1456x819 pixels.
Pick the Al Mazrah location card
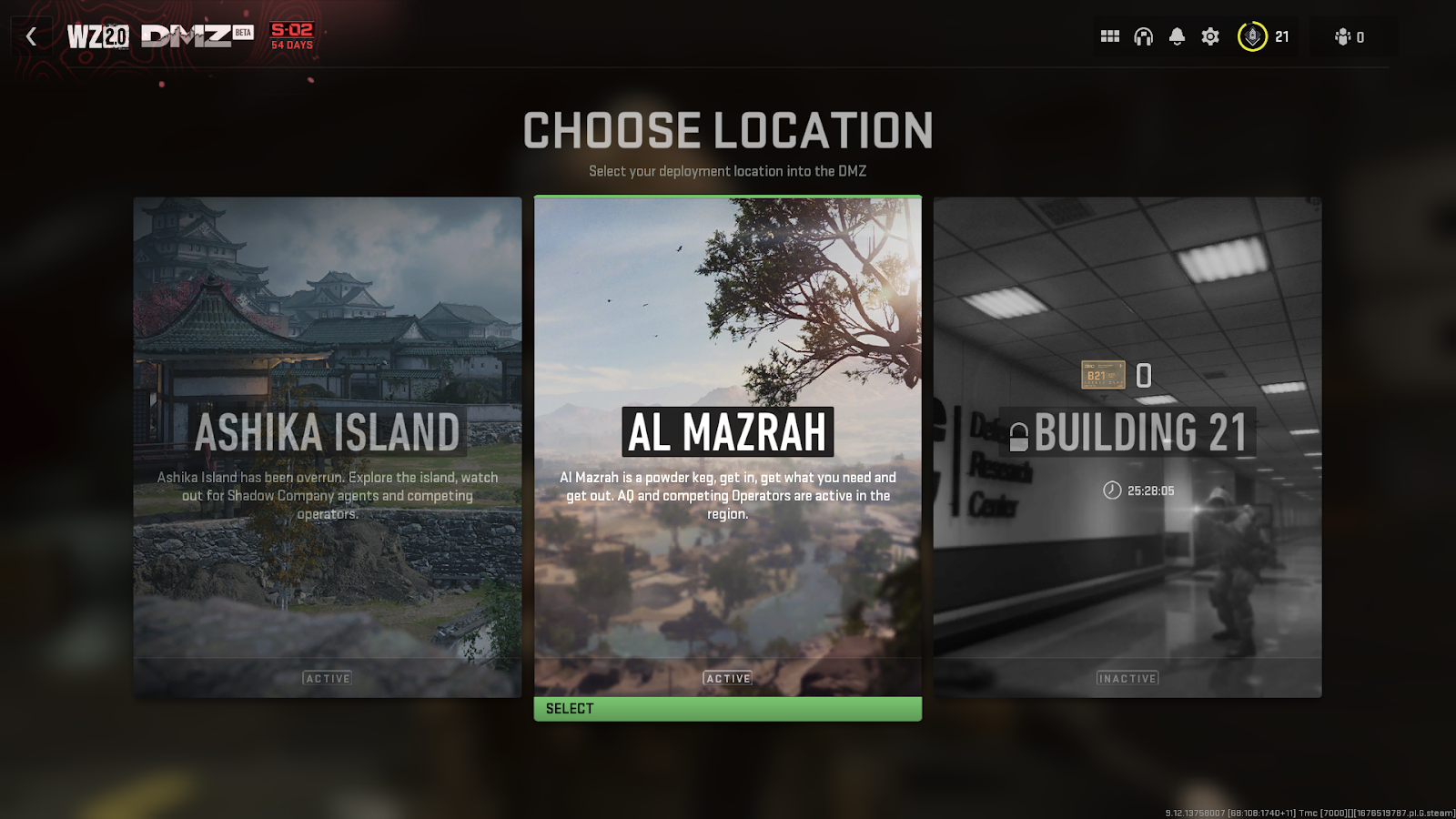(727, 447)
